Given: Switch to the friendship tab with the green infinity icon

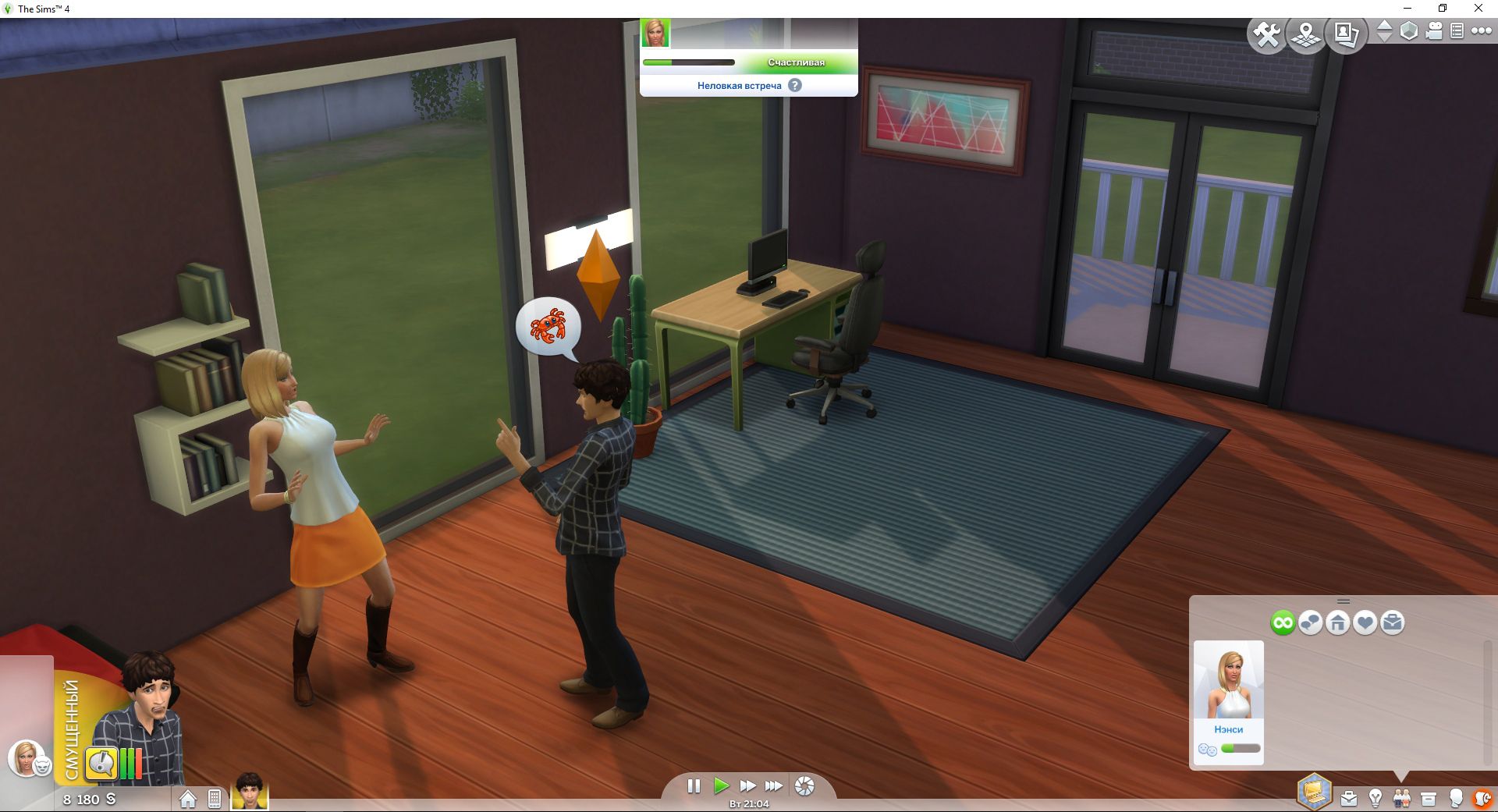Looking at the screenshot, I should [x=1283, y=622].
